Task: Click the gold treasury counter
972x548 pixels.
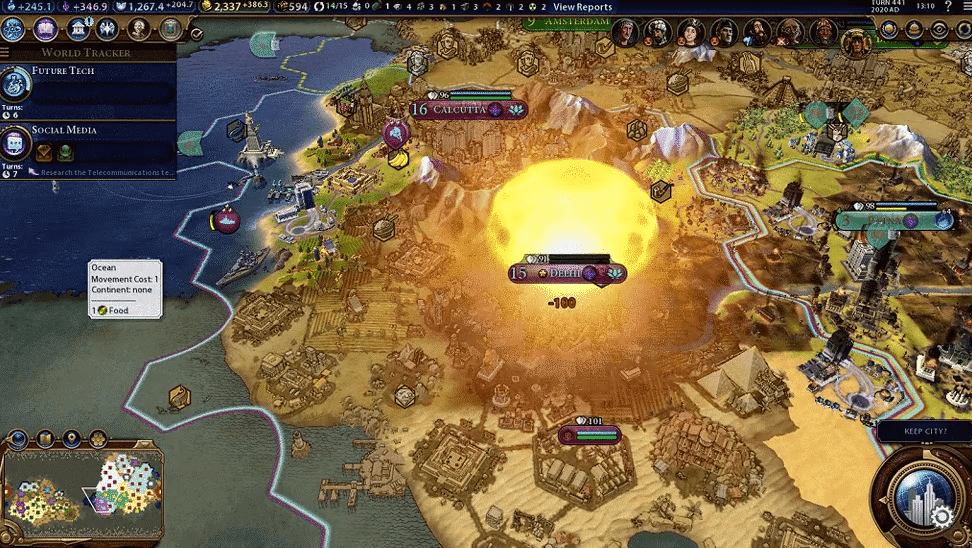Action: pos(237,7)
